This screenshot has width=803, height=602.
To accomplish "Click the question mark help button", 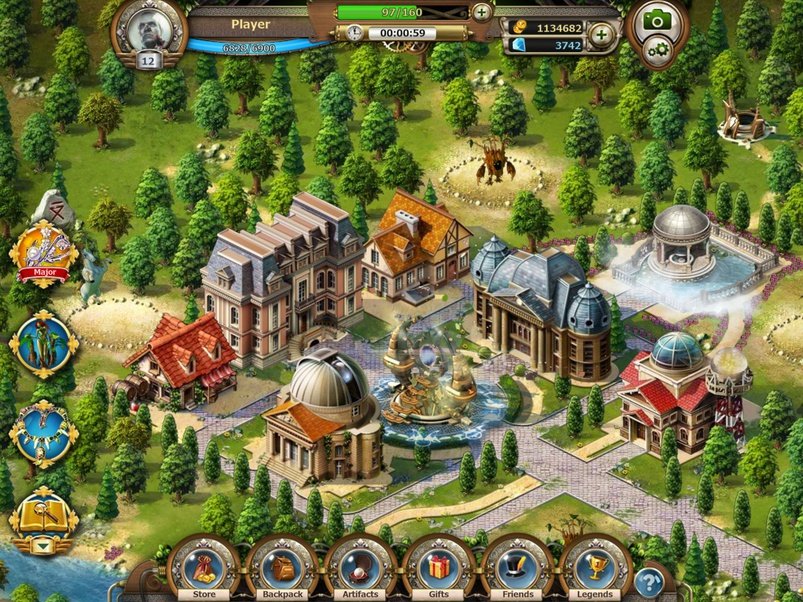I will pos(650,580).
